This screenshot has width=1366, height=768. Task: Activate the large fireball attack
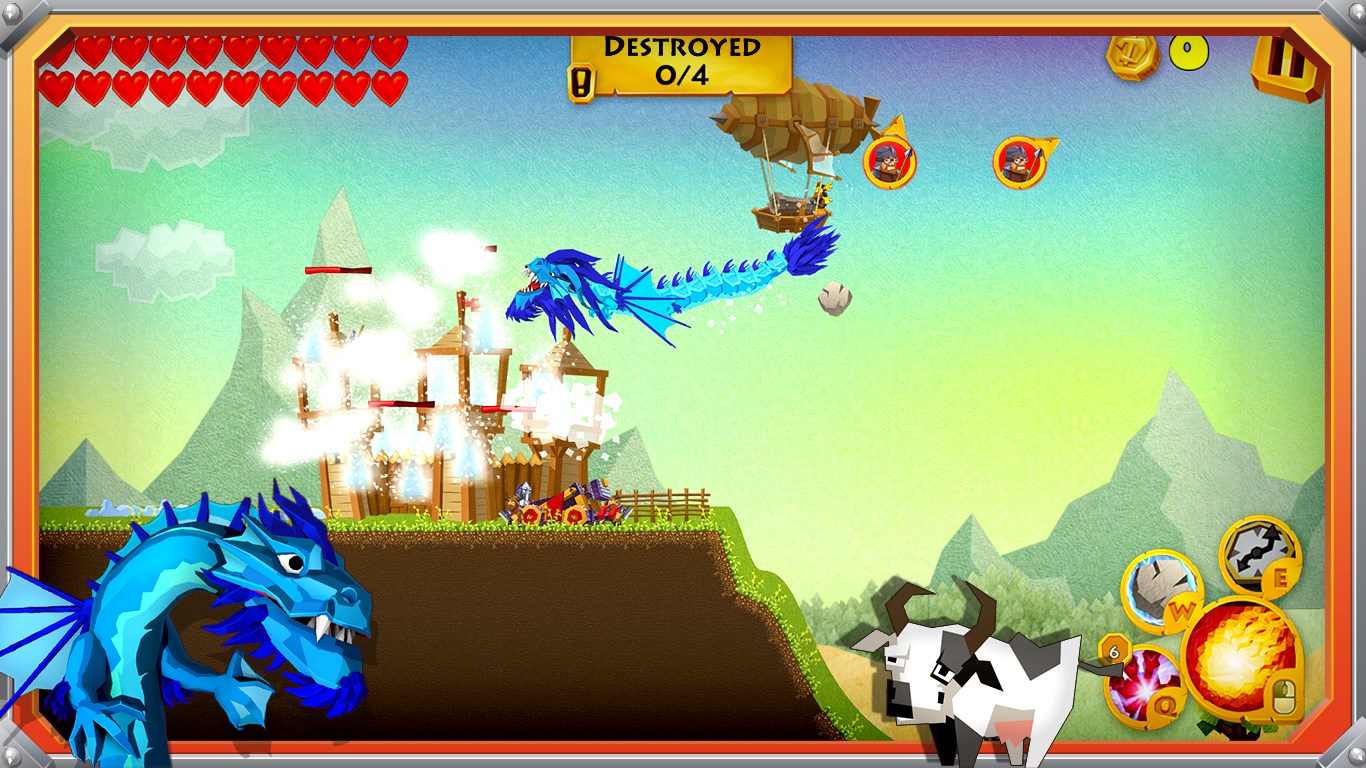click(x=1240, y=655)
